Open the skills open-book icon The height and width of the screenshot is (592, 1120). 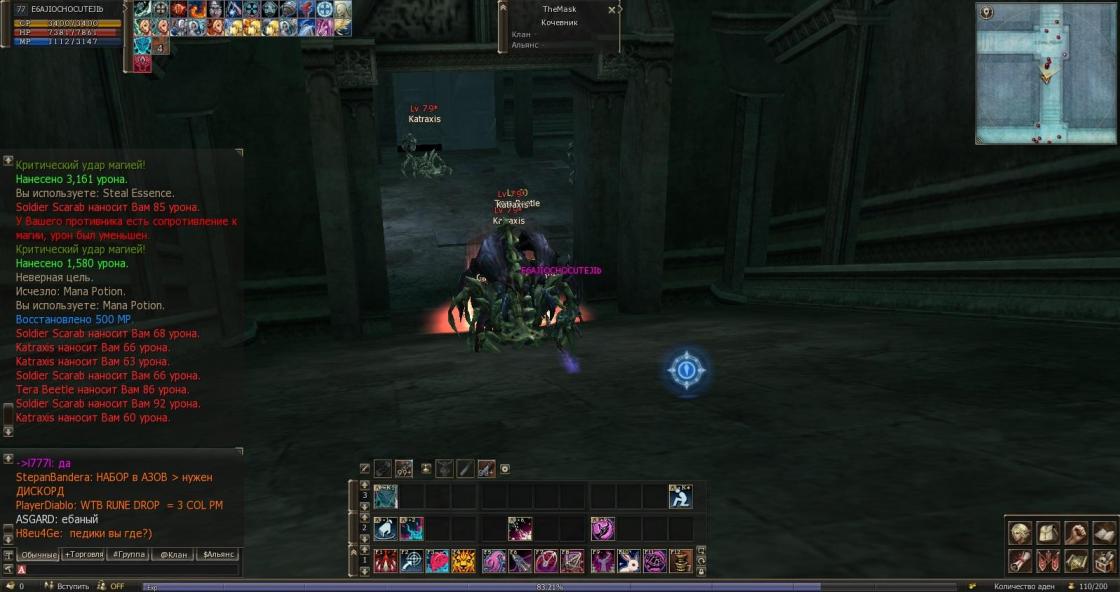(x=1104, y=533)
